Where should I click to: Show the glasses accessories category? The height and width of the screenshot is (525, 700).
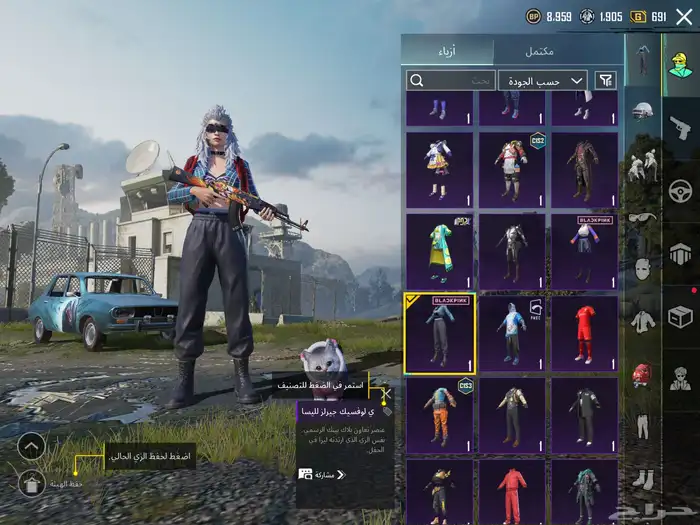pos(642,217)
